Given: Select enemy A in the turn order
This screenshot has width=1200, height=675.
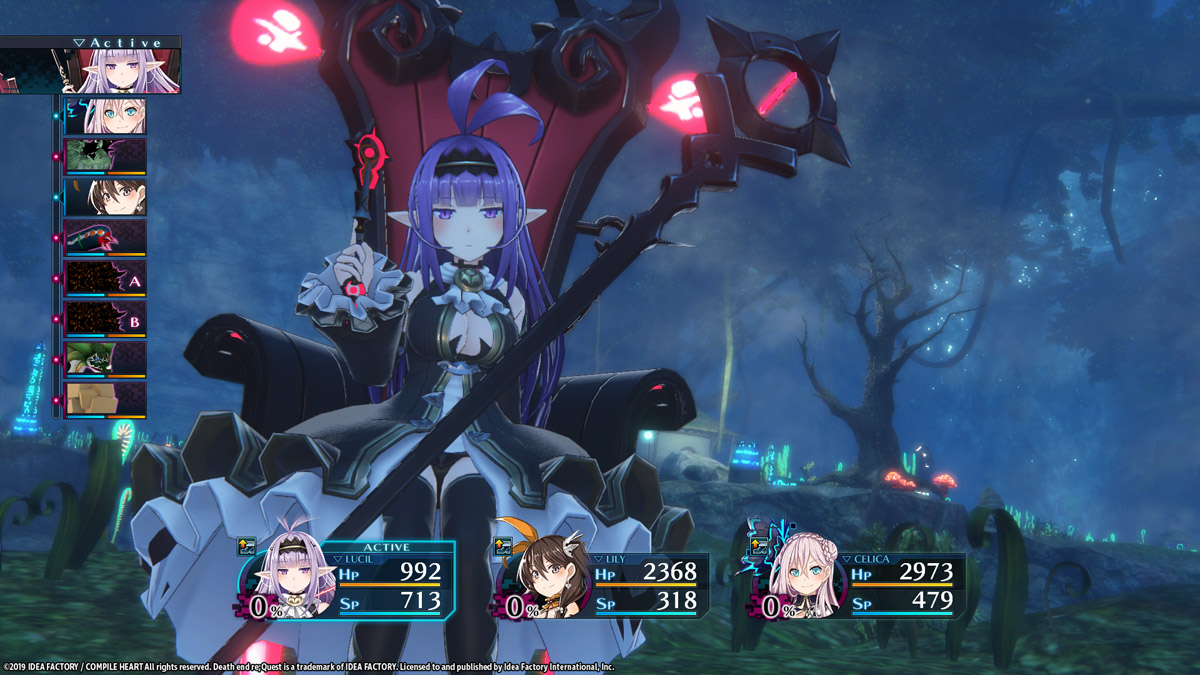Looking at the screenshot, I should [105, 279].
